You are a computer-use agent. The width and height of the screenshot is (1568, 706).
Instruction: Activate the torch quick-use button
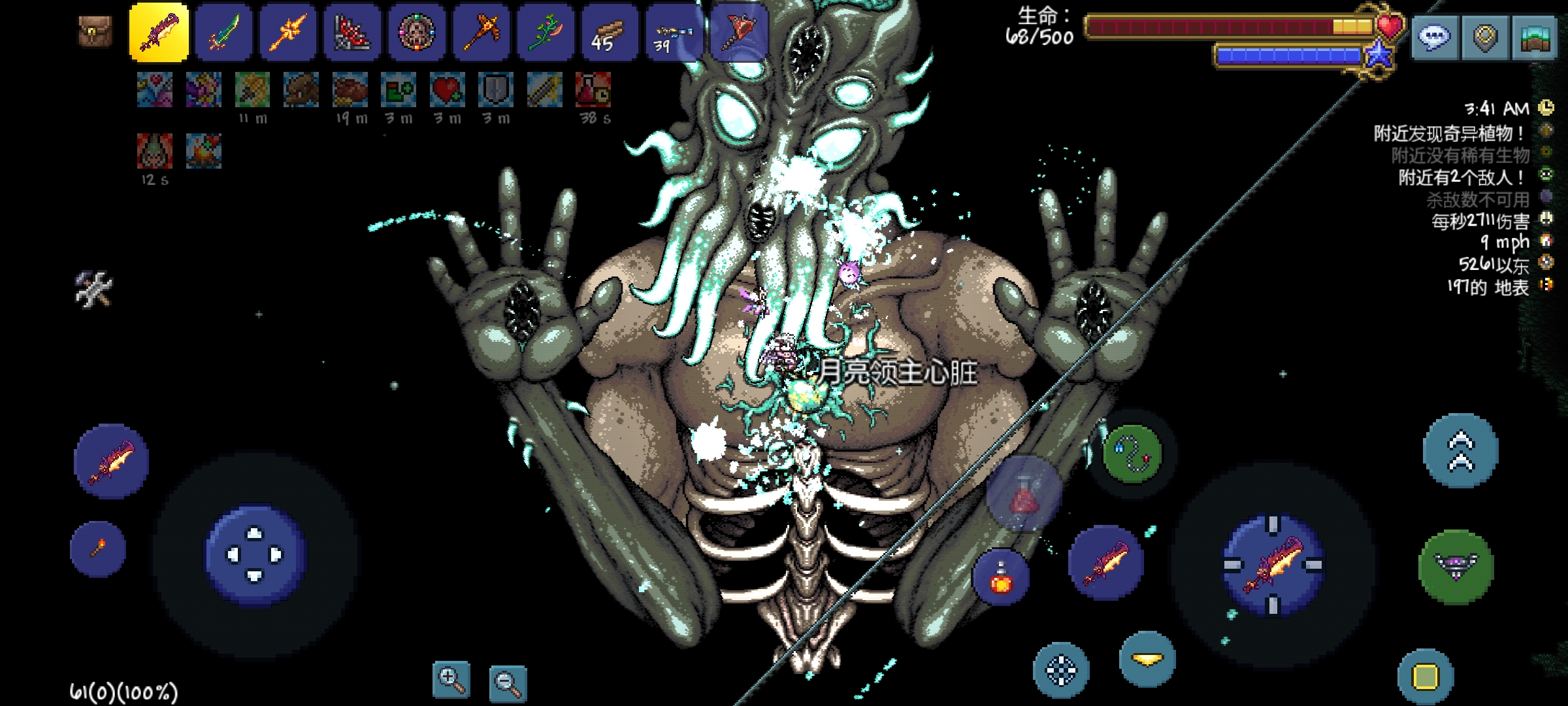(x=98, y=548)
